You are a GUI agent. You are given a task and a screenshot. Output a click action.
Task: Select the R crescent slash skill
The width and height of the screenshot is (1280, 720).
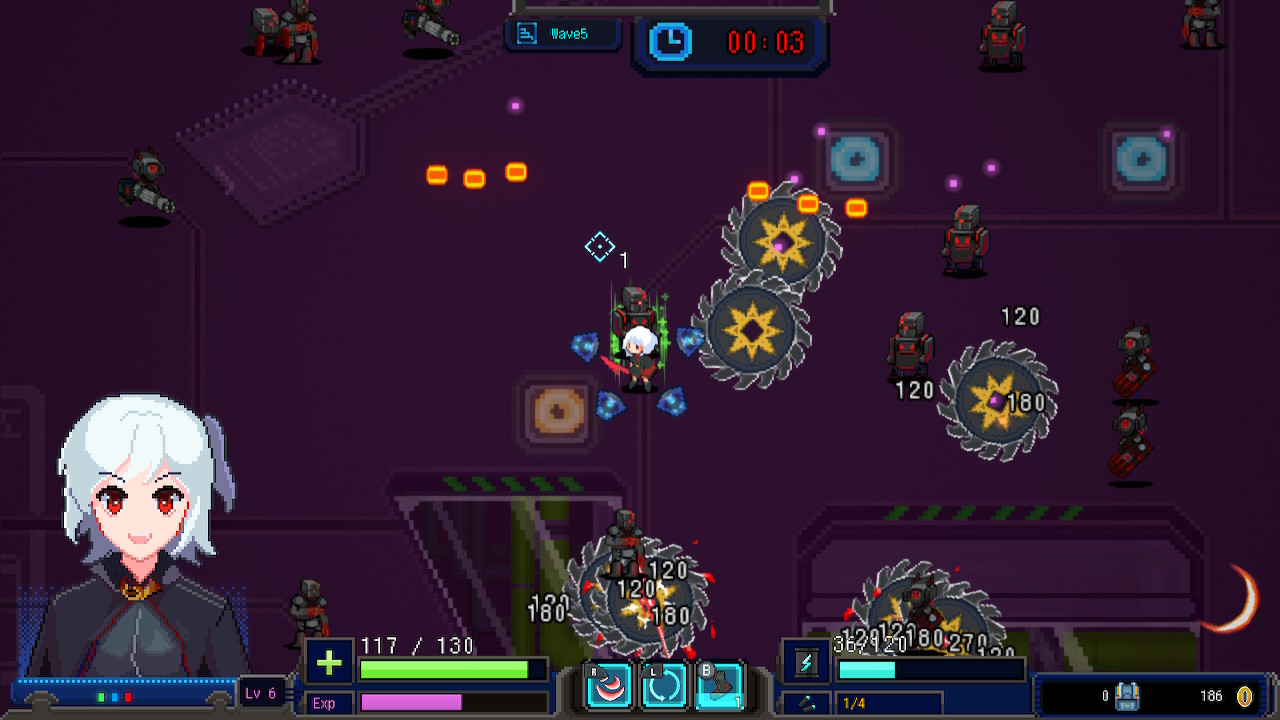click(607, 685)
